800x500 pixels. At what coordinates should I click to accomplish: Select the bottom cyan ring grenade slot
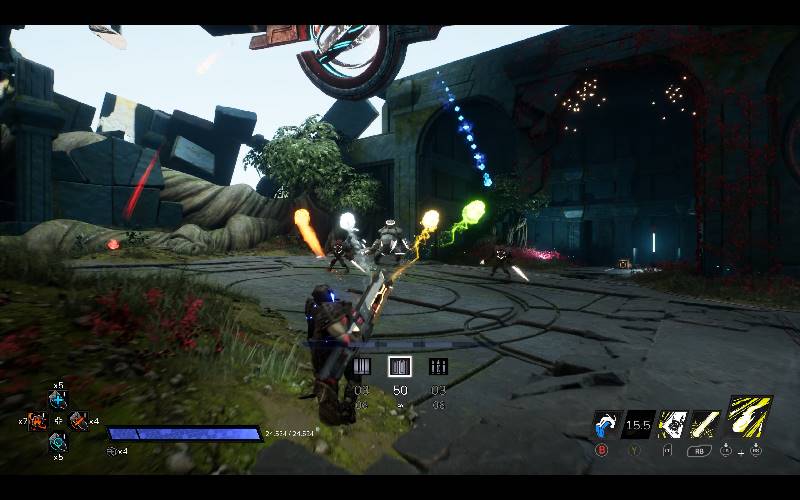(58, 441)
